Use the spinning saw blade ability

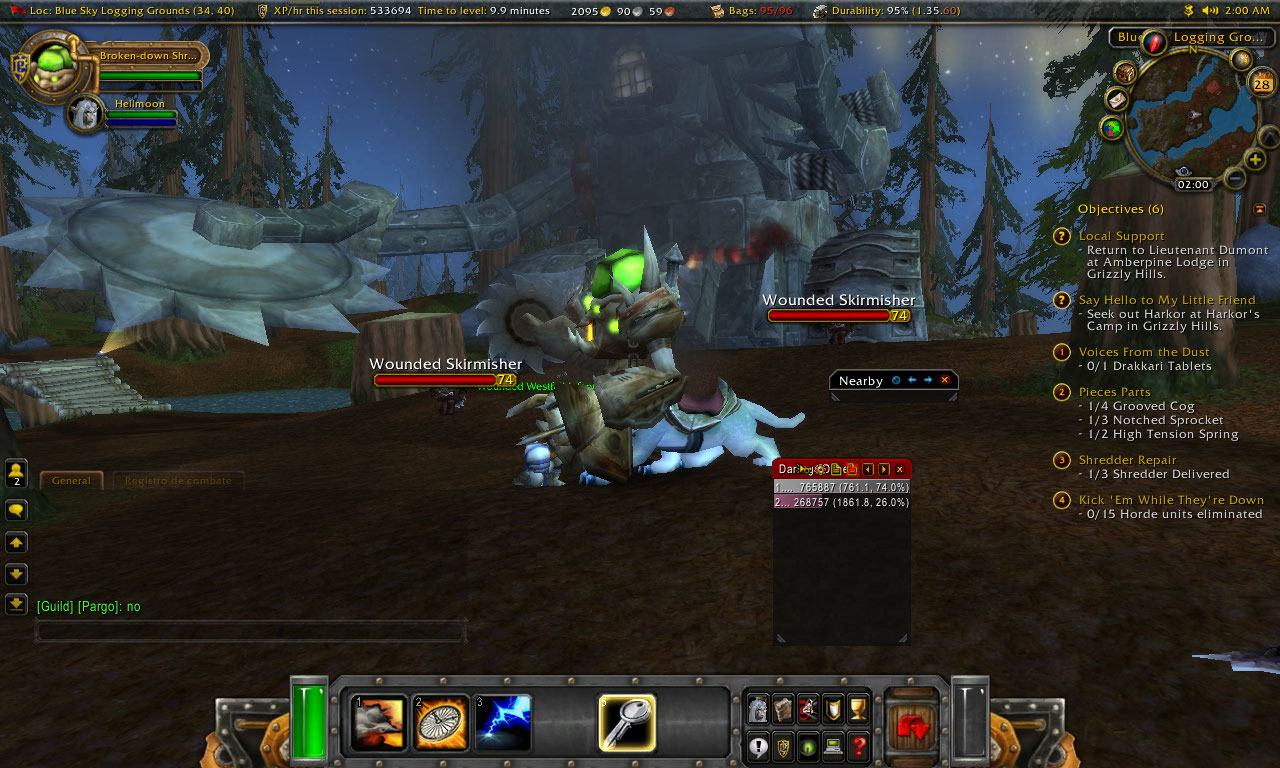[441, 723]
